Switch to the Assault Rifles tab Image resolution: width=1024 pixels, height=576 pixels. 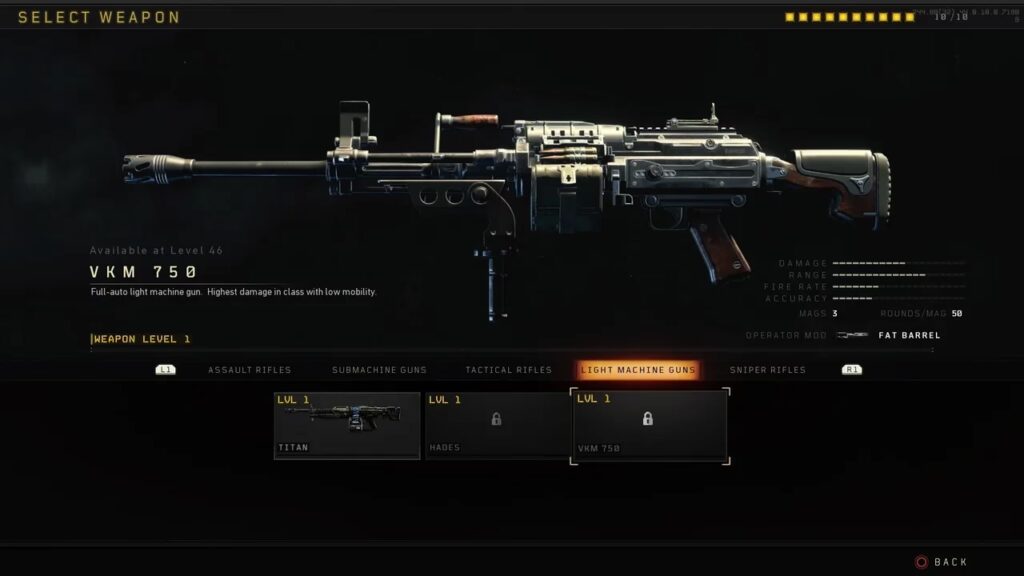[x=249, y=370]
